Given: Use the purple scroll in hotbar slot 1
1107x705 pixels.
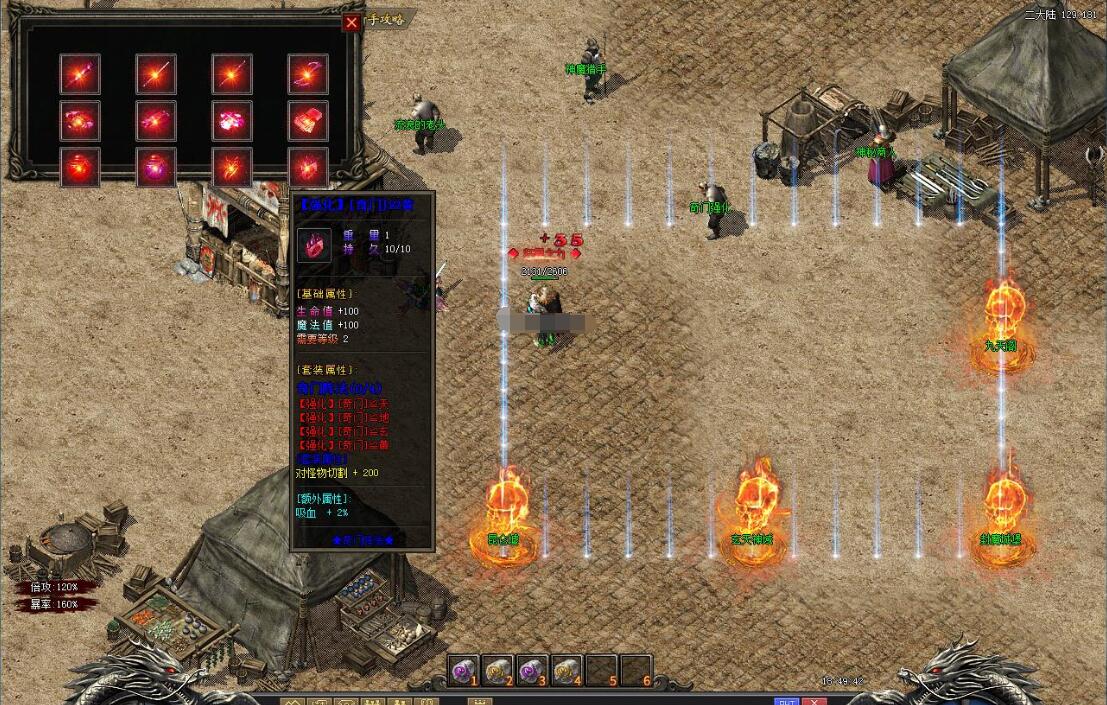Looking at the screenshot, I should pyautogui.click(x=463, y=670).
